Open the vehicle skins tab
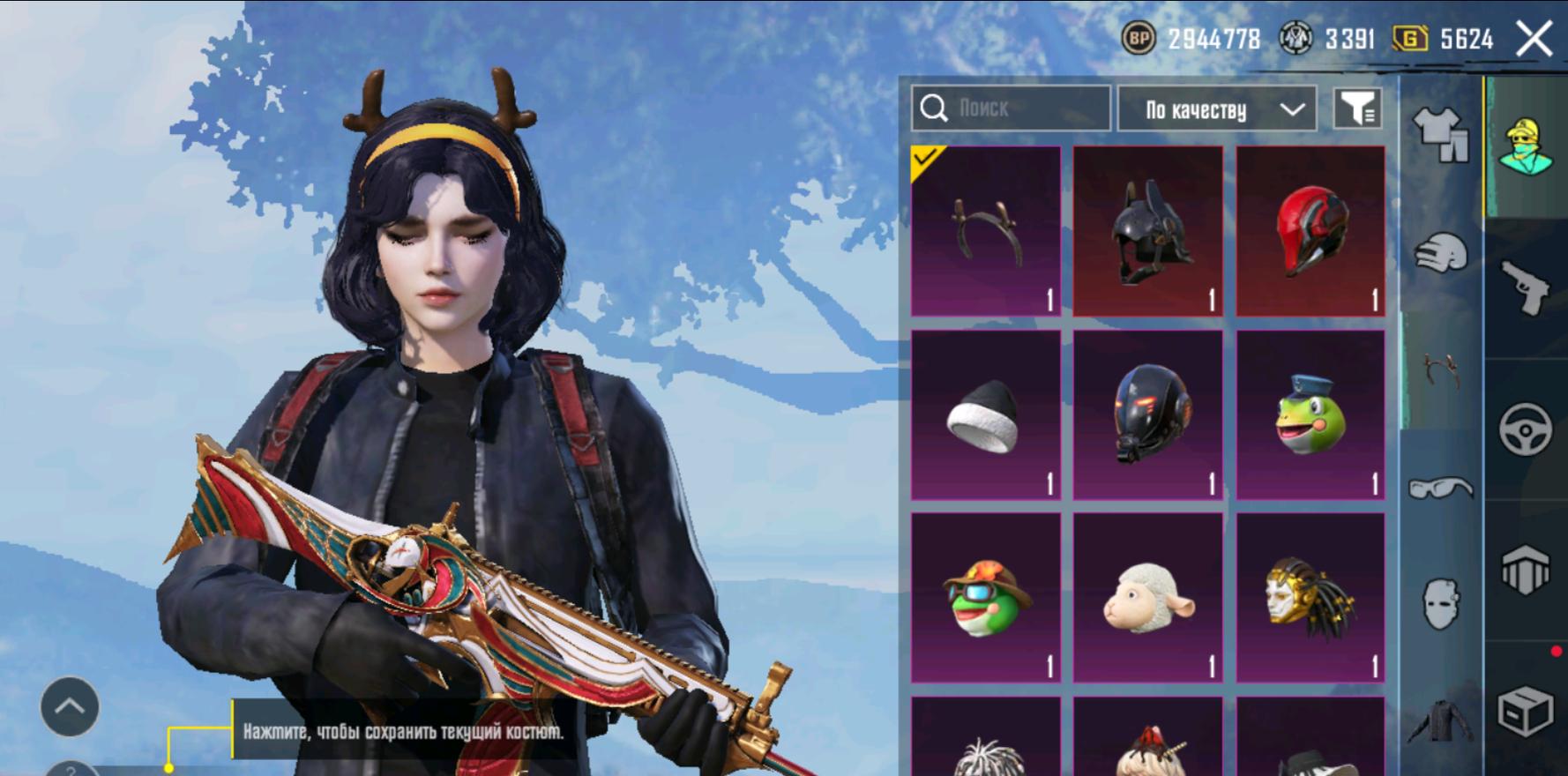This screenshot has width=1568, height=776. pos(1527,429)
